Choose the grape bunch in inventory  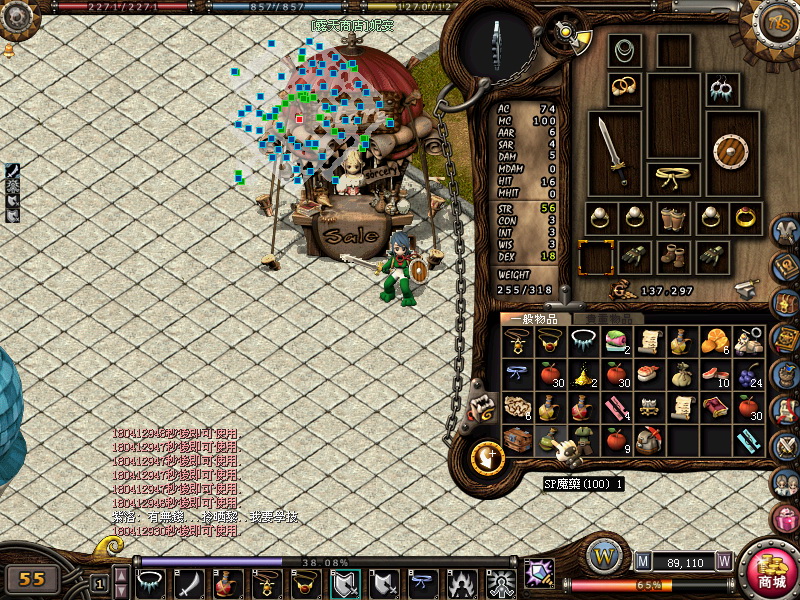pos(748,375)
